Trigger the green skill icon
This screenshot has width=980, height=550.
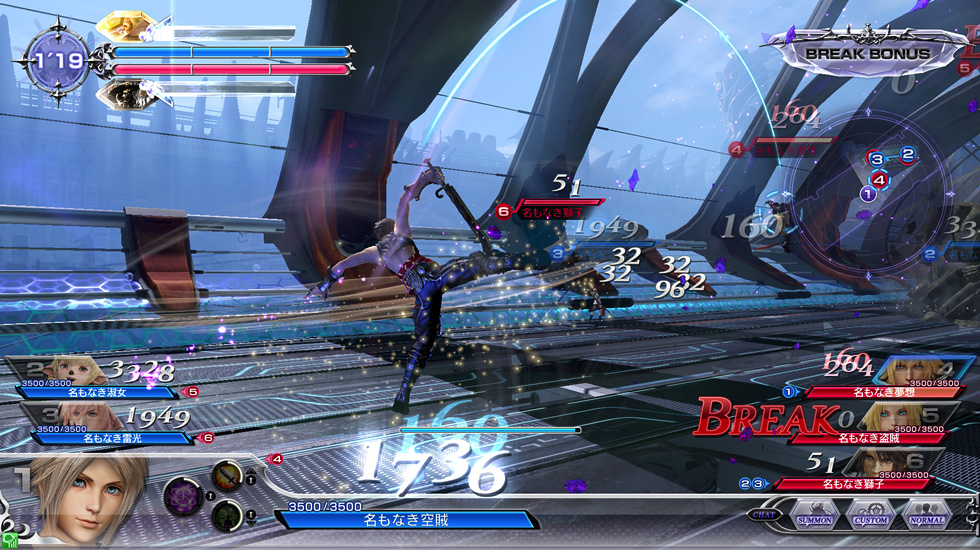pos(226,515)
